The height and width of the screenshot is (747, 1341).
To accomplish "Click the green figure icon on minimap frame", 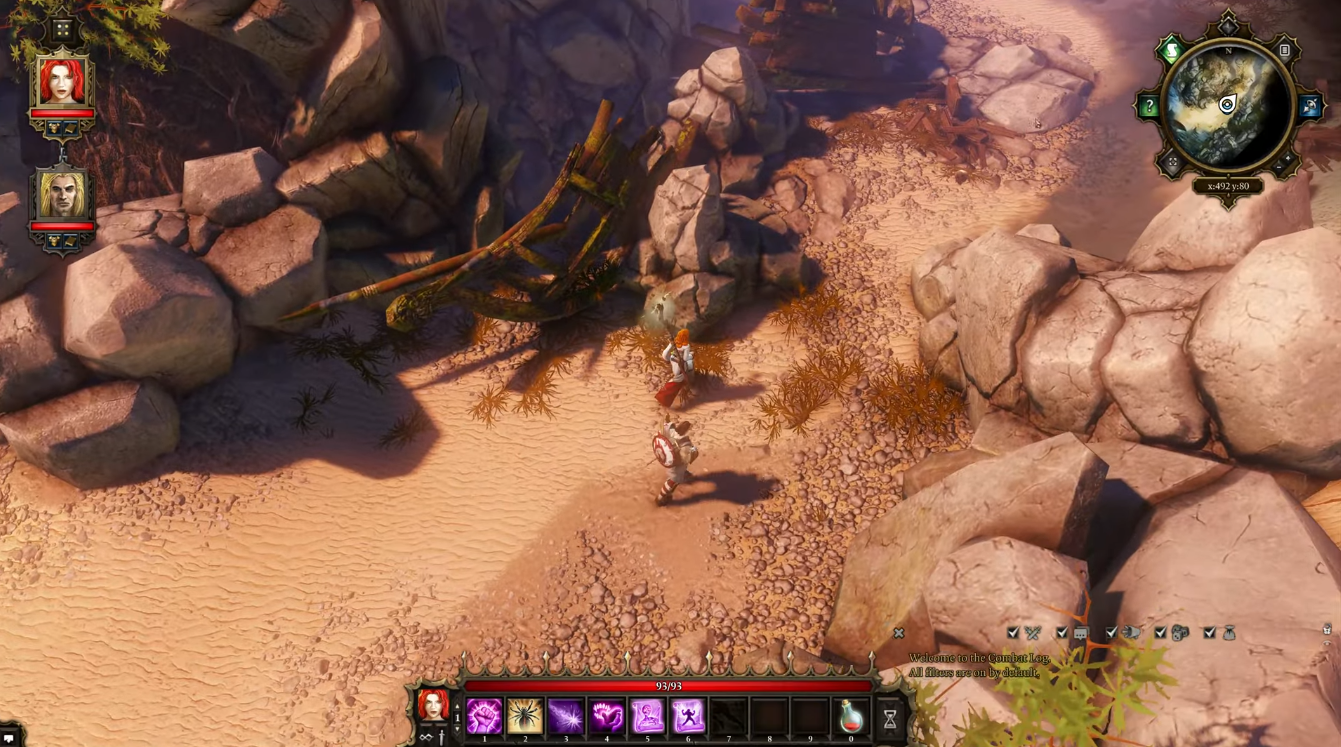I will pos(1170,50).
